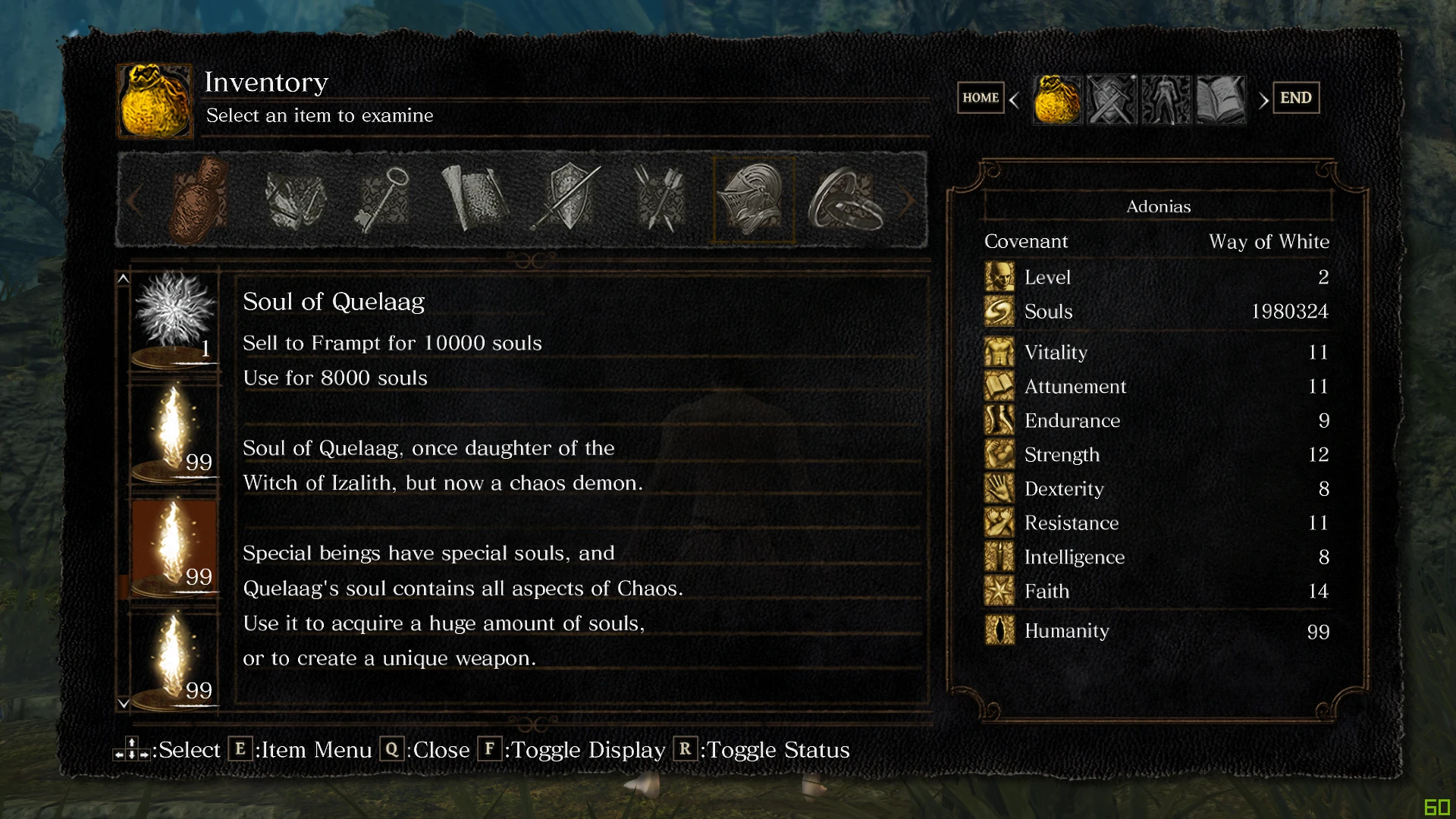
Task: Select the gold bag Inventory menu tab
Action: click(1057, 99)
